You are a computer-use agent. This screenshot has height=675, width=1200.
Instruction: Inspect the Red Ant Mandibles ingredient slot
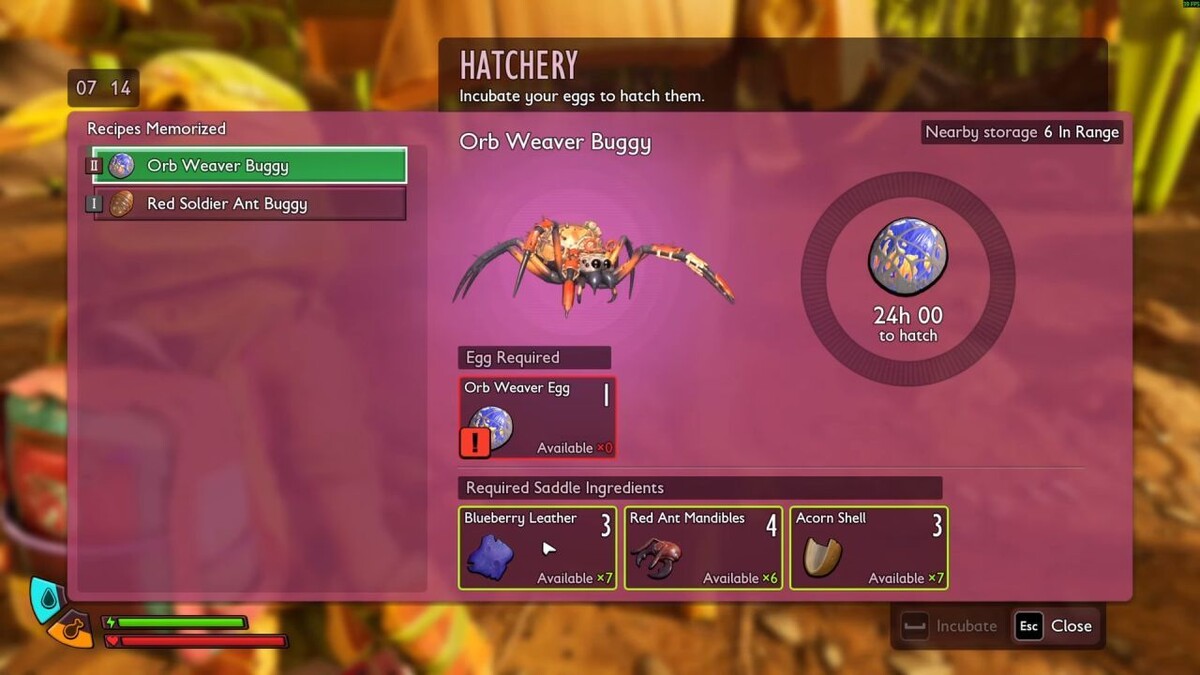[x=703, y=548]
